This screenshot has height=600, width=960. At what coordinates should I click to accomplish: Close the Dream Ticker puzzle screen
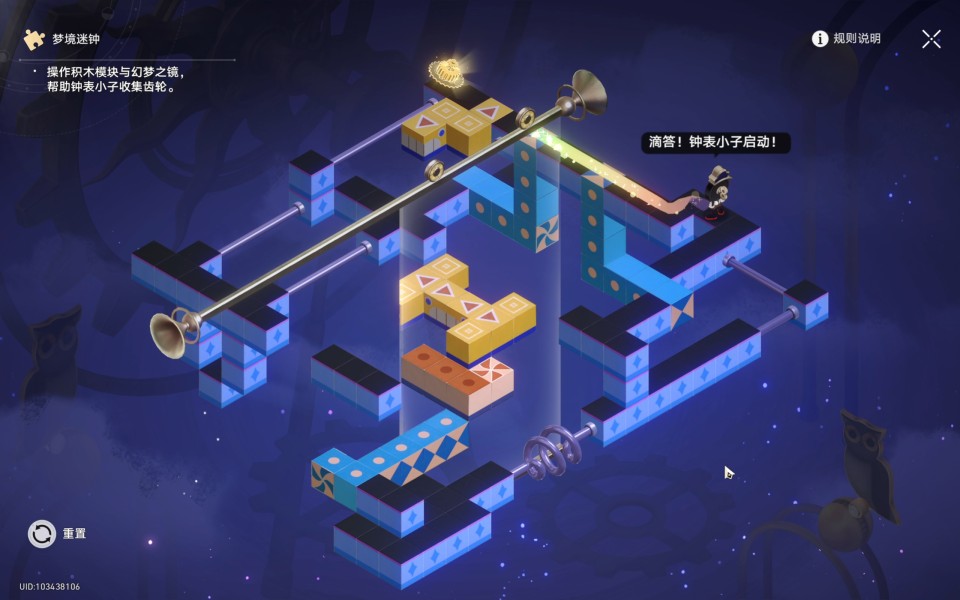pyautogui.click(x=931, y=39)
